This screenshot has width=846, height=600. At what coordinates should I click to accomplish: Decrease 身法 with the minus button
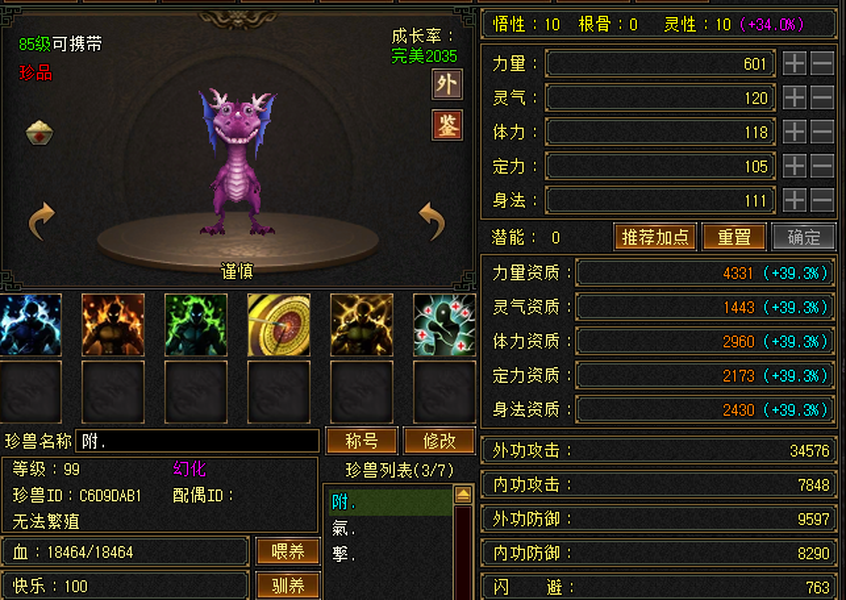coord(822,200)
